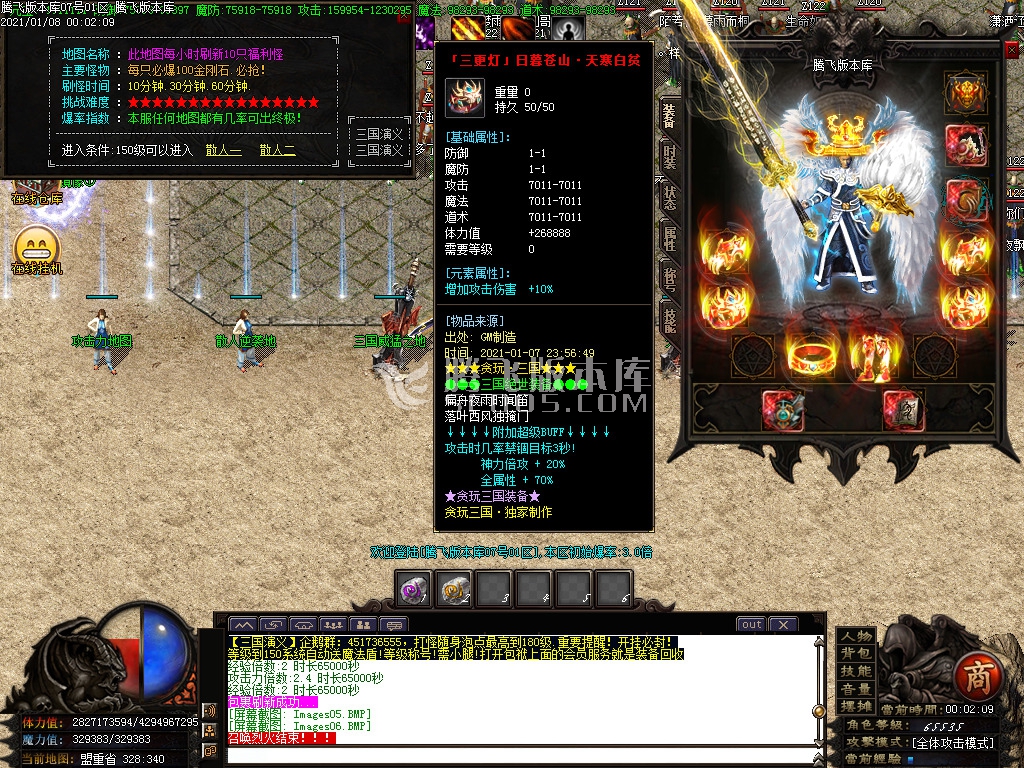Open the 音量 volume menu button
The image size is (1024, 768).
(856, 689)
